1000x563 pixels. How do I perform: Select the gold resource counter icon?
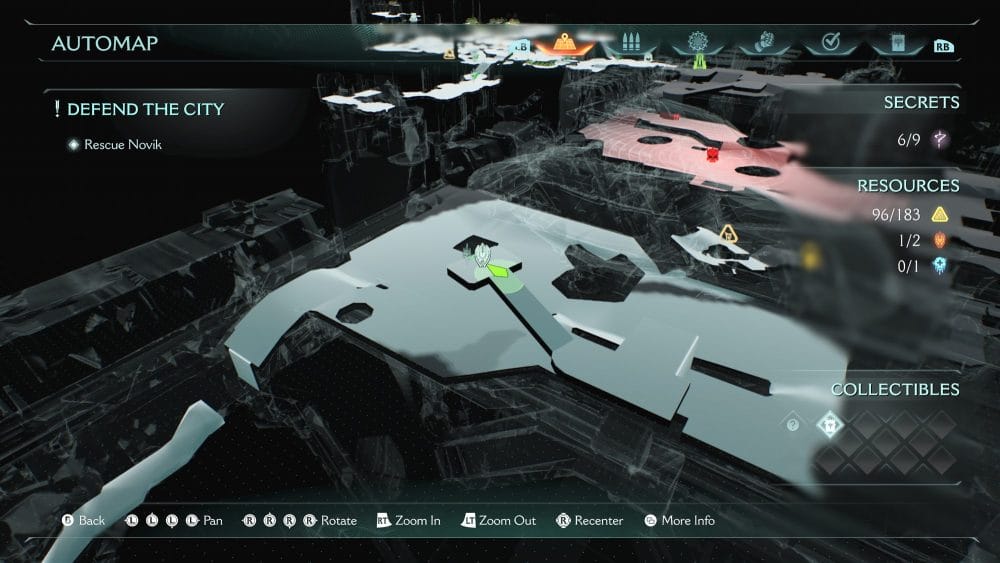coord(939,213)
